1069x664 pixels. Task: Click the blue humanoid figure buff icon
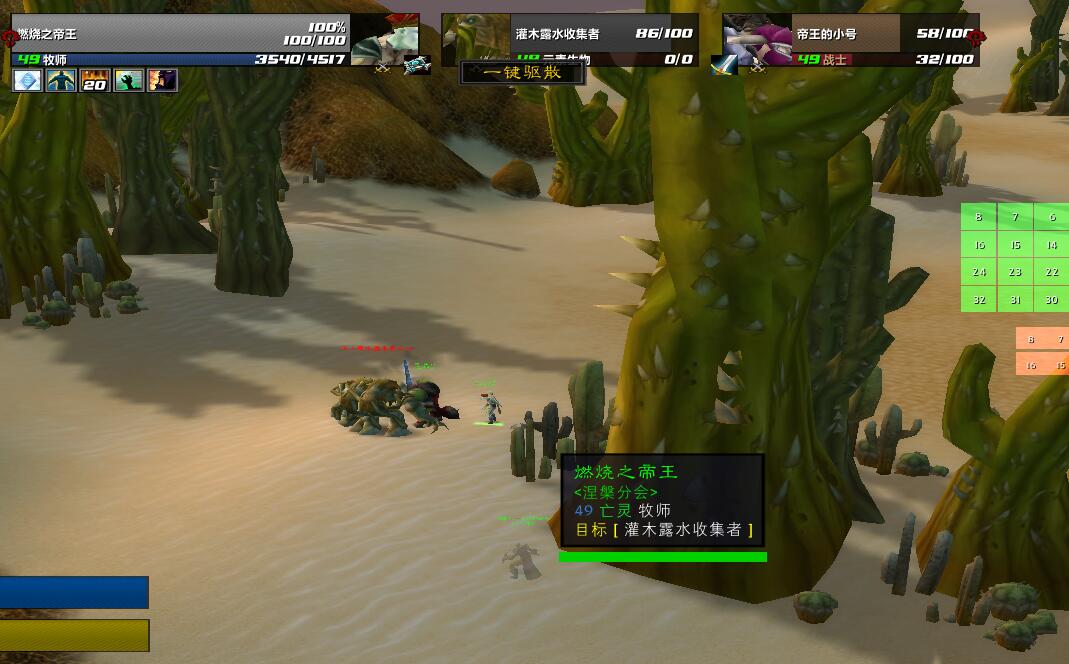click(x=62, y=81)
